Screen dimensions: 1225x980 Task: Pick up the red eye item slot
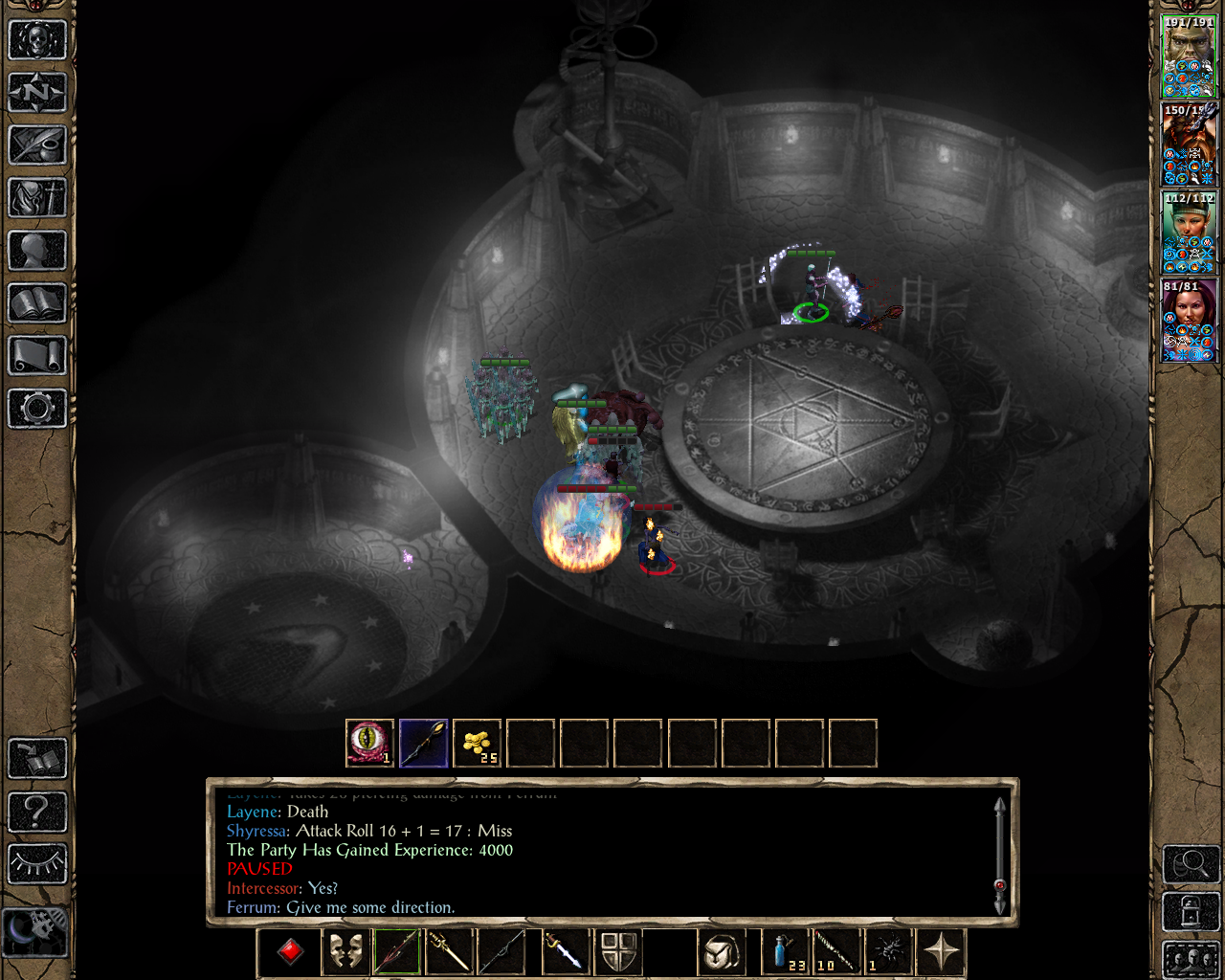tap(369, 744)
